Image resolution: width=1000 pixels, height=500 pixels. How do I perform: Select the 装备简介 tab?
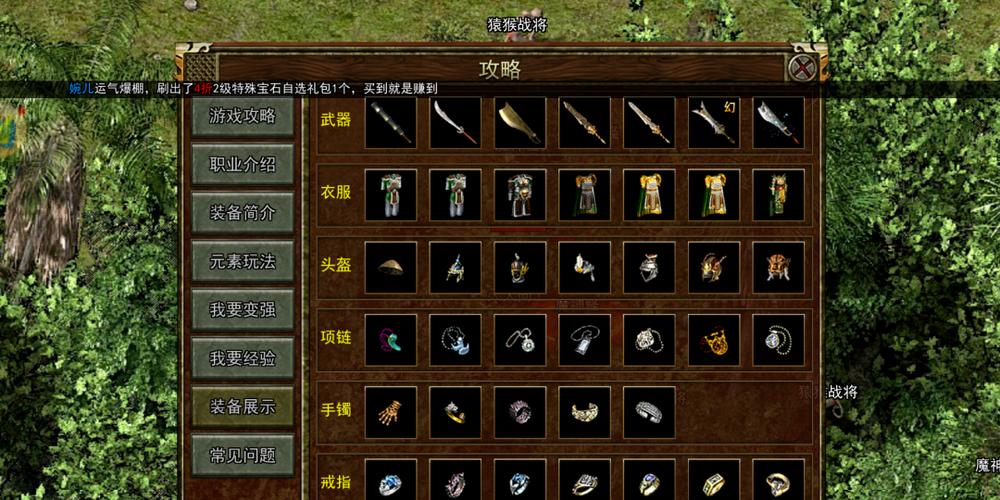242,213
